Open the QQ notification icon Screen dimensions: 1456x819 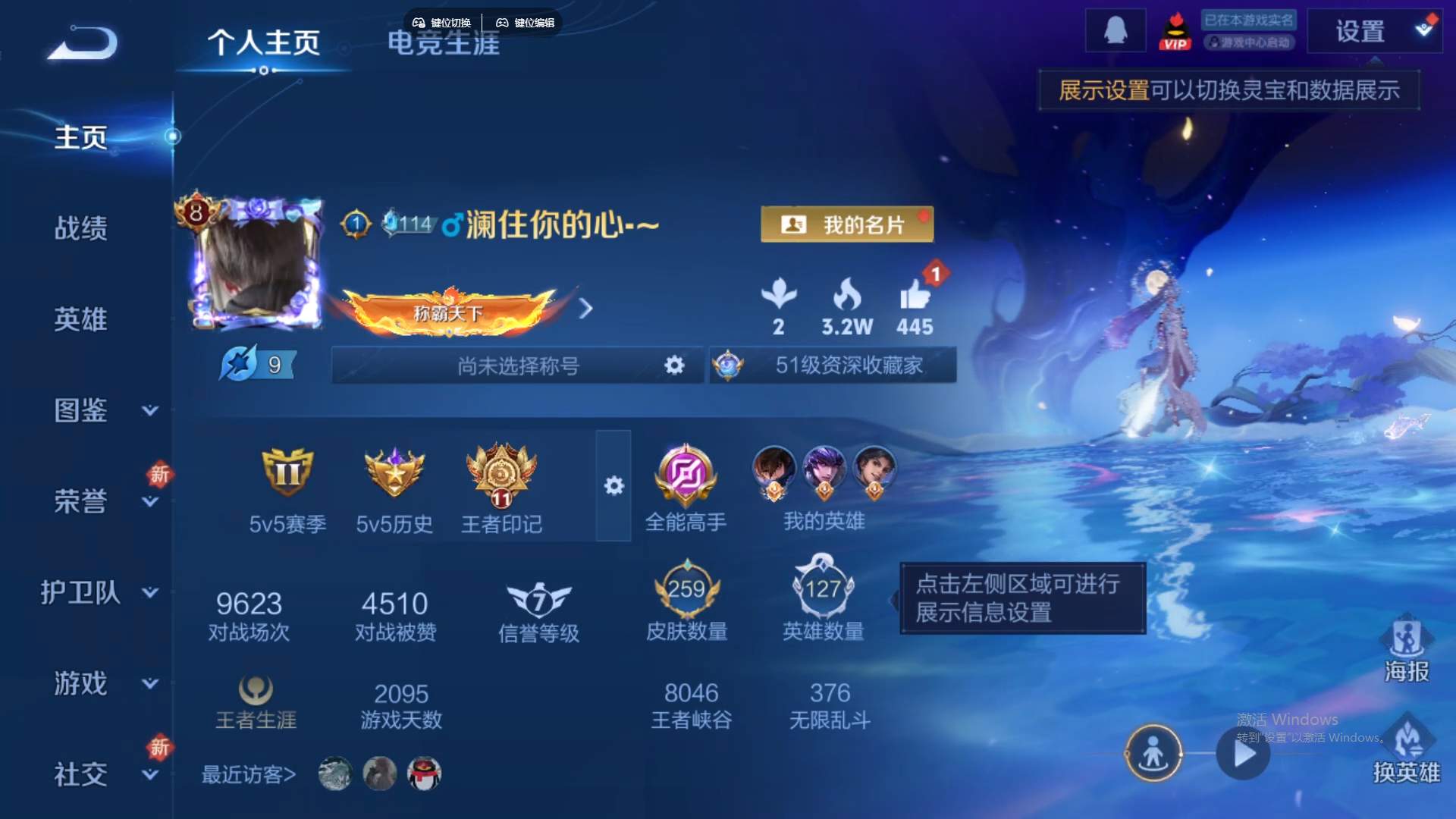(1116, 30)
